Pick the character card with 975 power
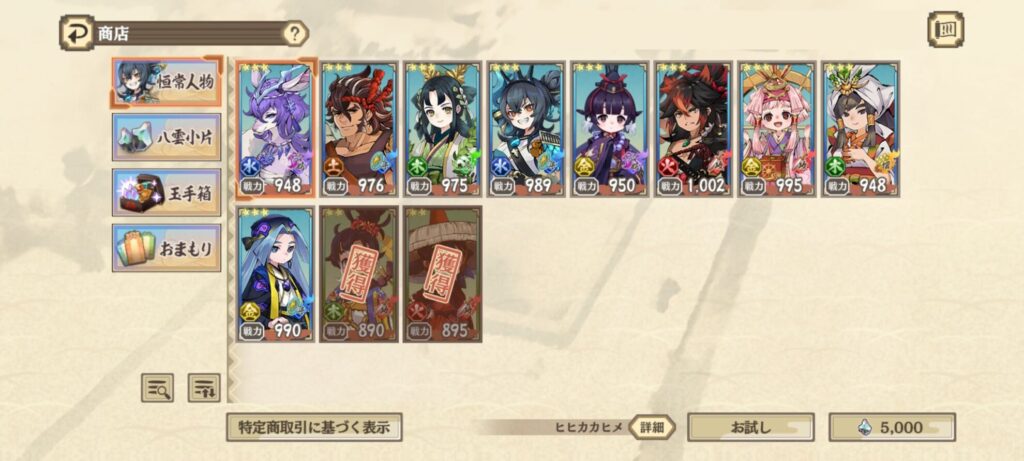1024x461 pixels. pos(442,128)
